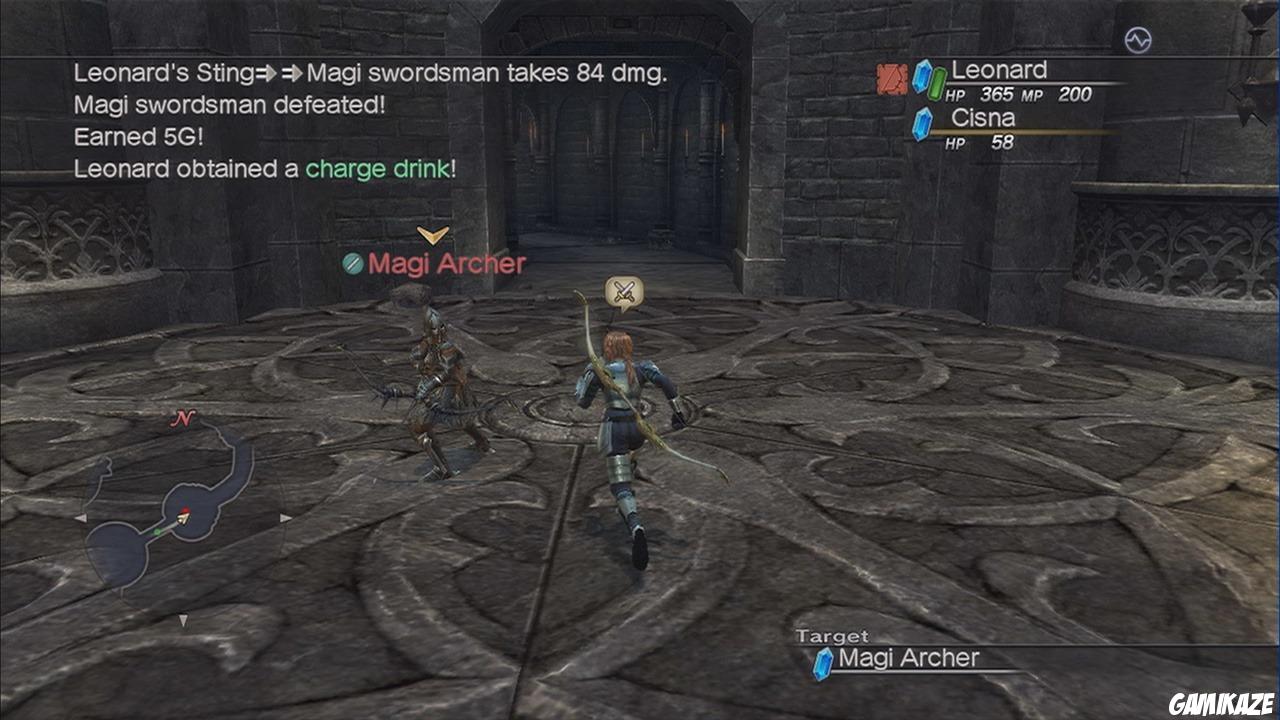Viewport: 1280px width, 720px height.
Task: Select Leonard's name in the party list
Action: coord(999,70)
